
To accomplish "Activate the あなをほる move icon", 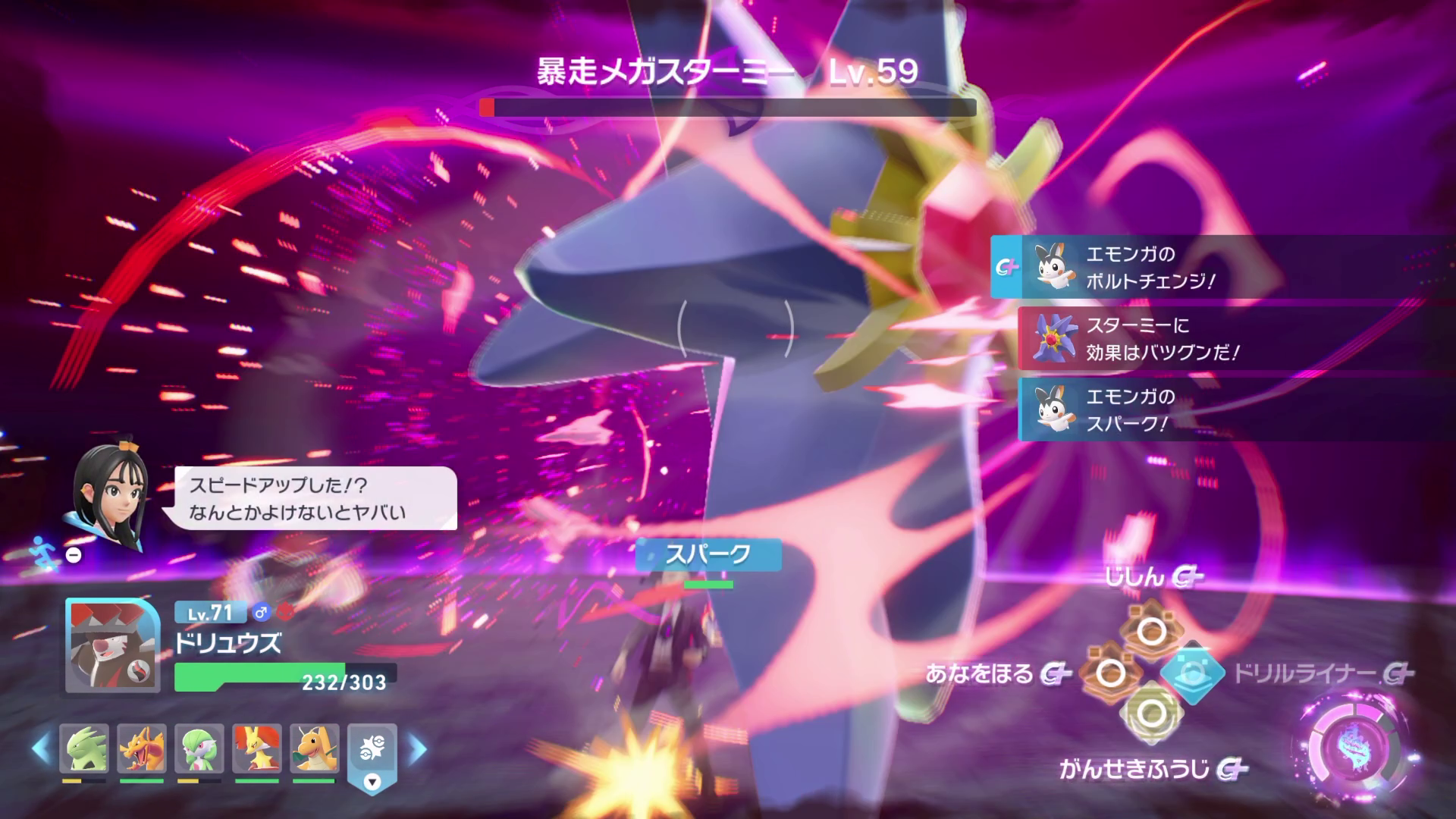I will tap(1111, 673).
